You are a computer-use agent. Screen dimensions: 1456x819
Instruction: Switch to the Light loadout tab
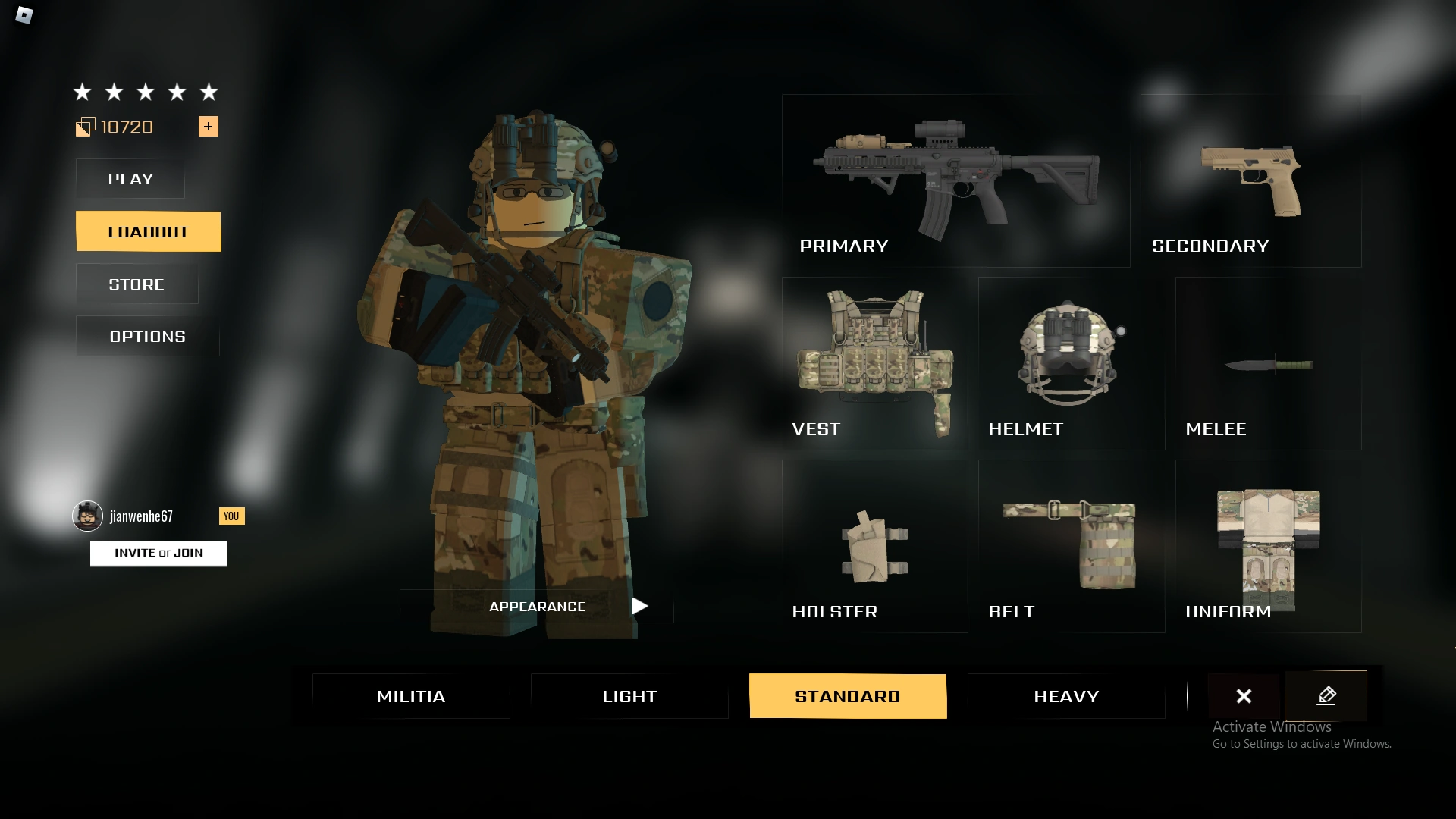[629, 695]
